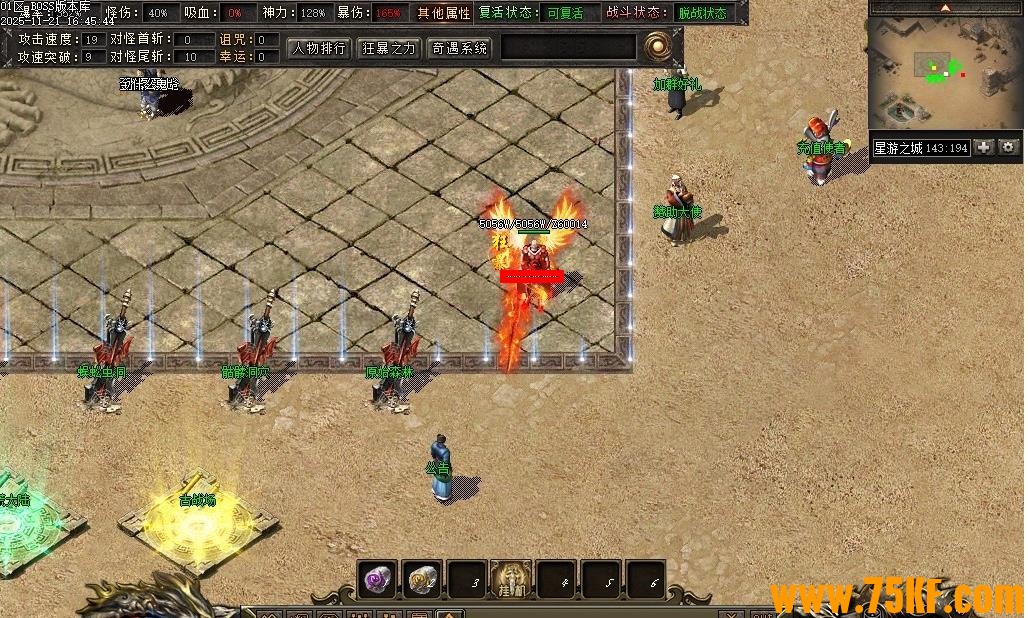Open the 奇遇系统 menu
This screenshot has height=618, width=1028.
459,47
